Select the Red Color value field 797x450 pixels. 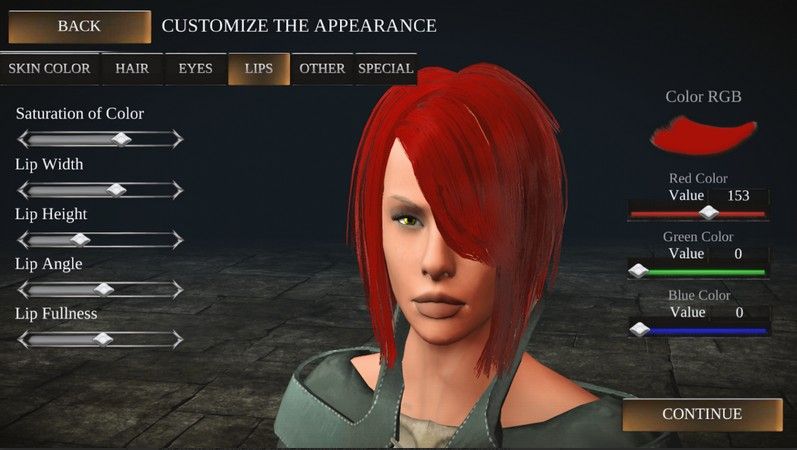click(738, 196)
